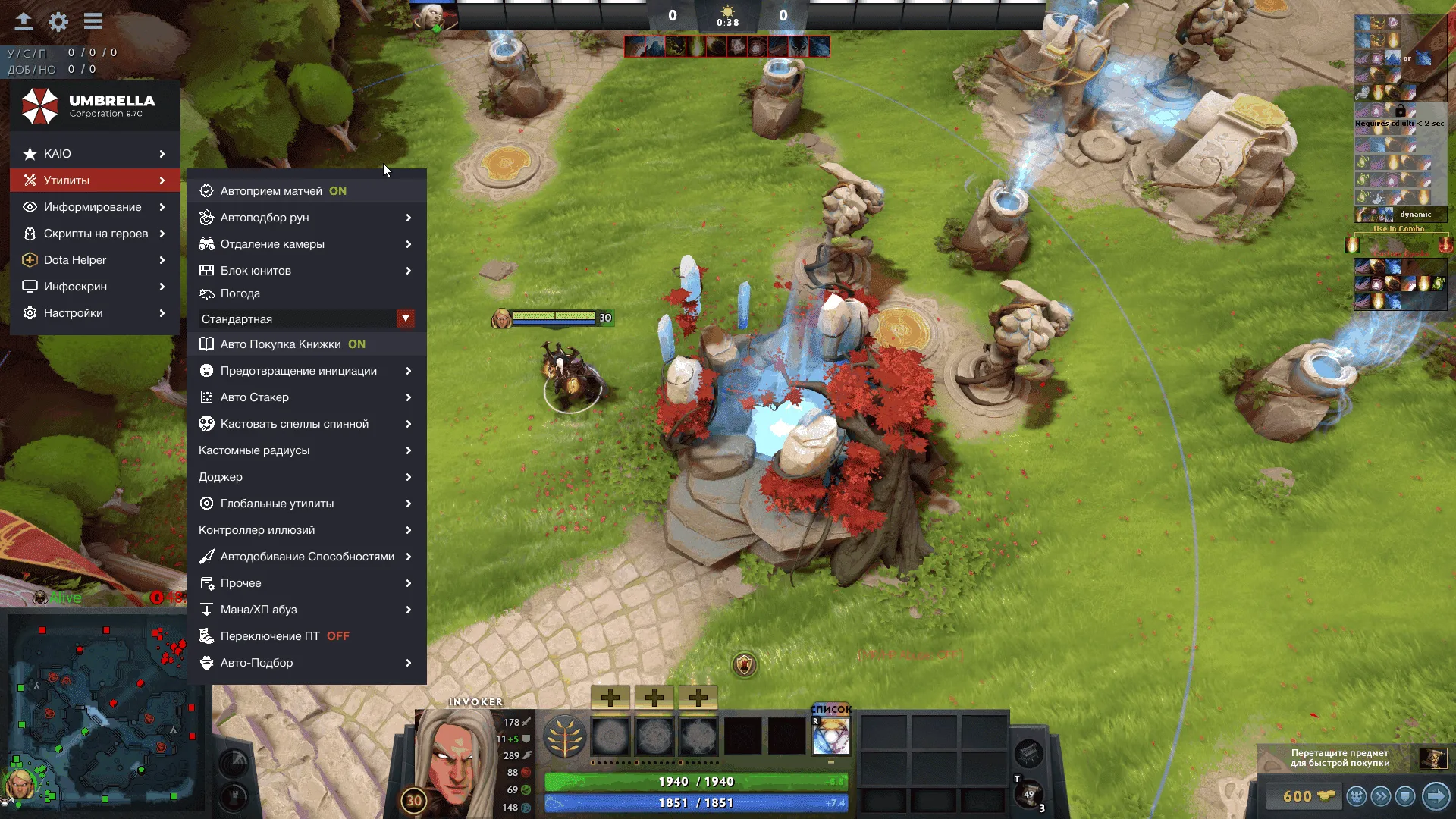The width and height of the screenshot is (1456, 819).
Task: Open the Инфоскрин section icon
Action: tap(30, 287)
